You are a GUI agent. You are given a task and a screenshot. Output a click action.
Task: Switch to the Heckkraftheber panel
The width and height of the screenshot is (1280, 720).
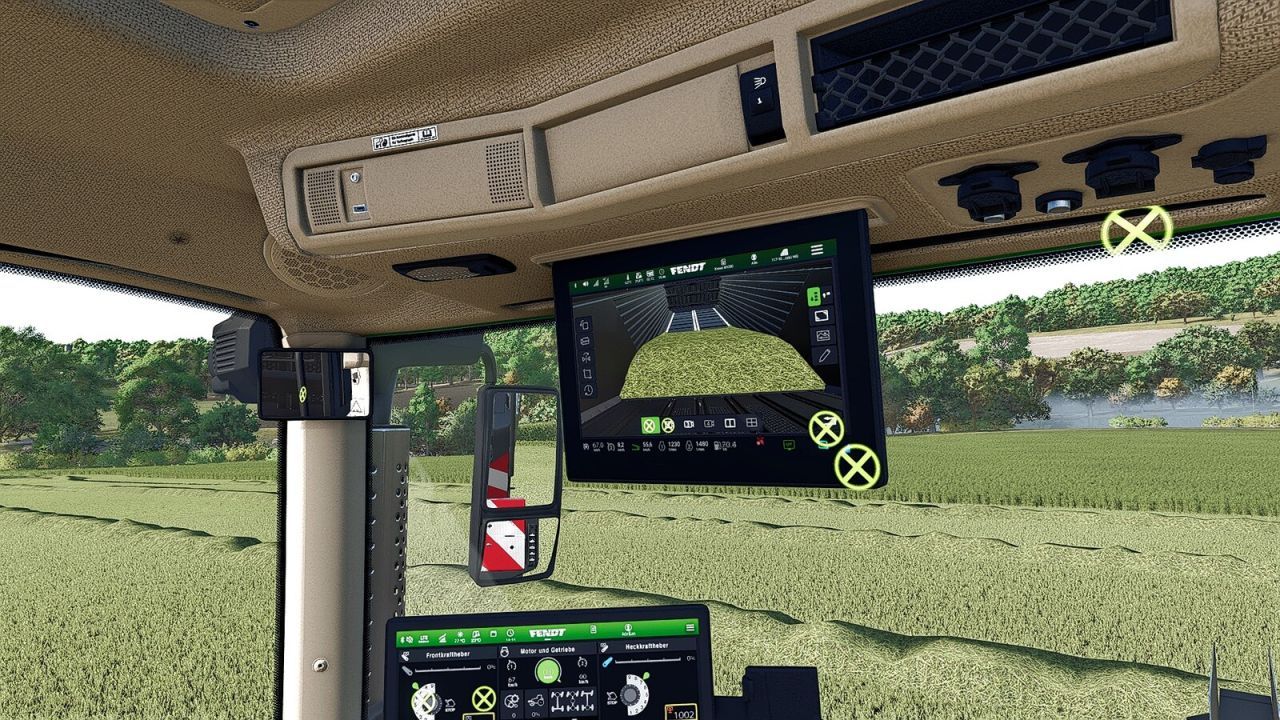(x=645, y=645)
